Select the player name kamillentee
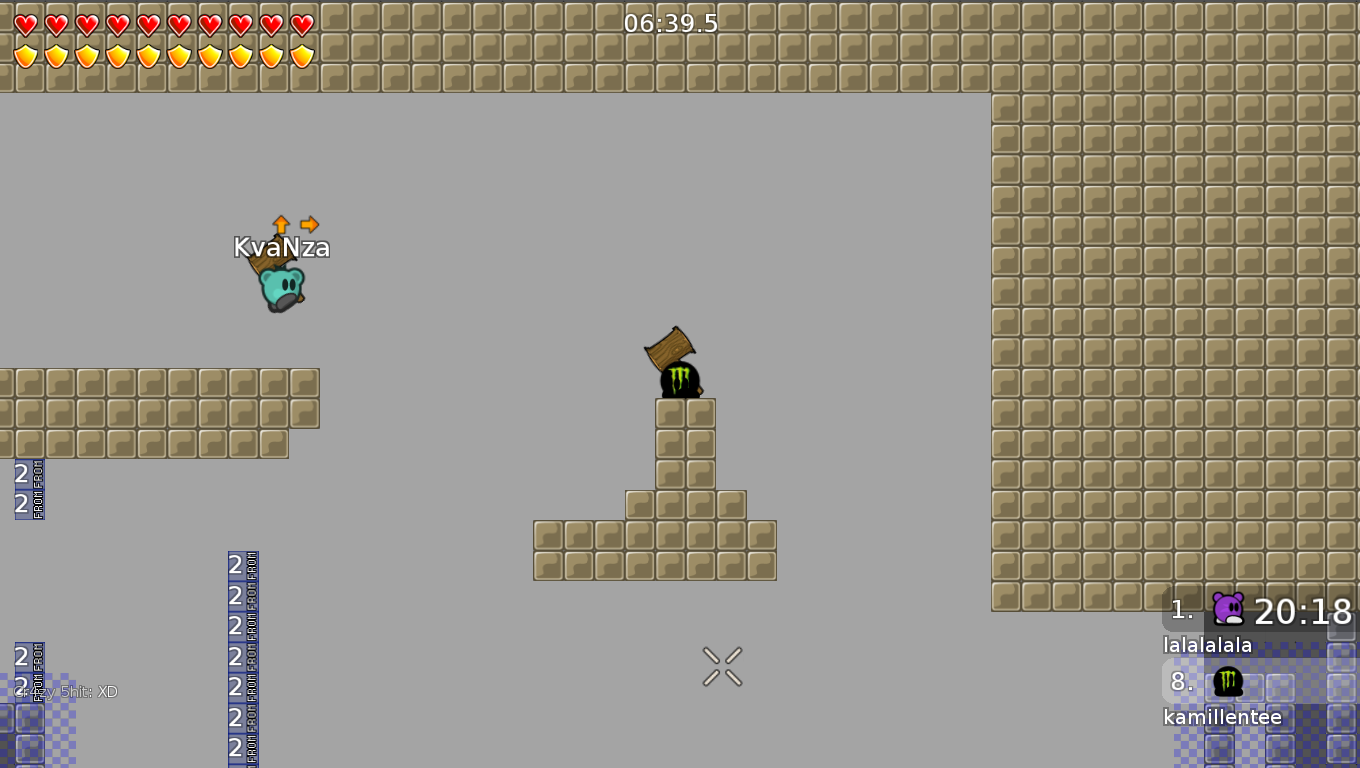The height and width of the screenshot is (768, 1360). 1221,717
